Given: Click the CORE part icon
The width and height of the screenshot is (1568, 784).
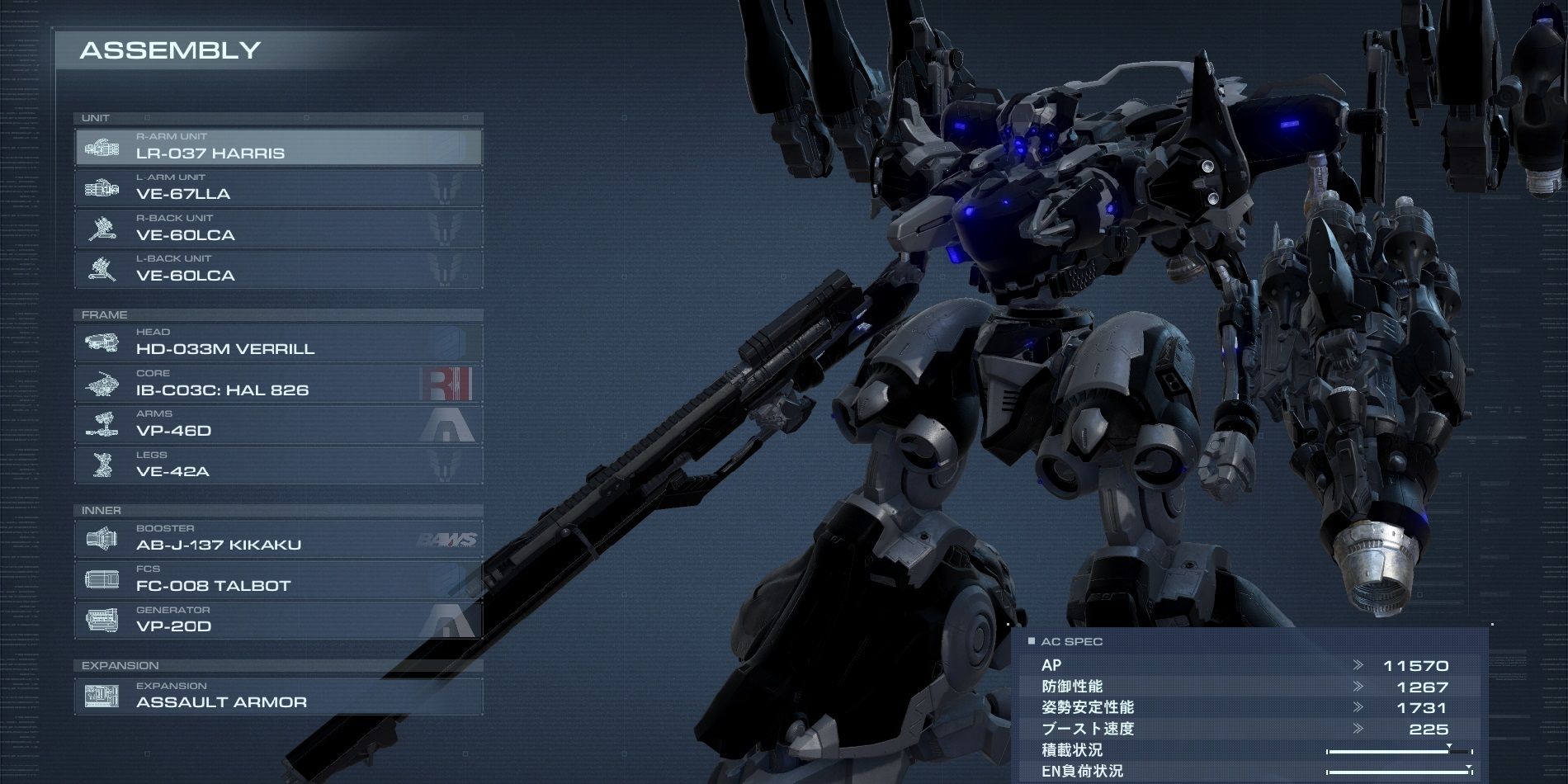Looking at the screenshot, I should (x=103, y=383).
